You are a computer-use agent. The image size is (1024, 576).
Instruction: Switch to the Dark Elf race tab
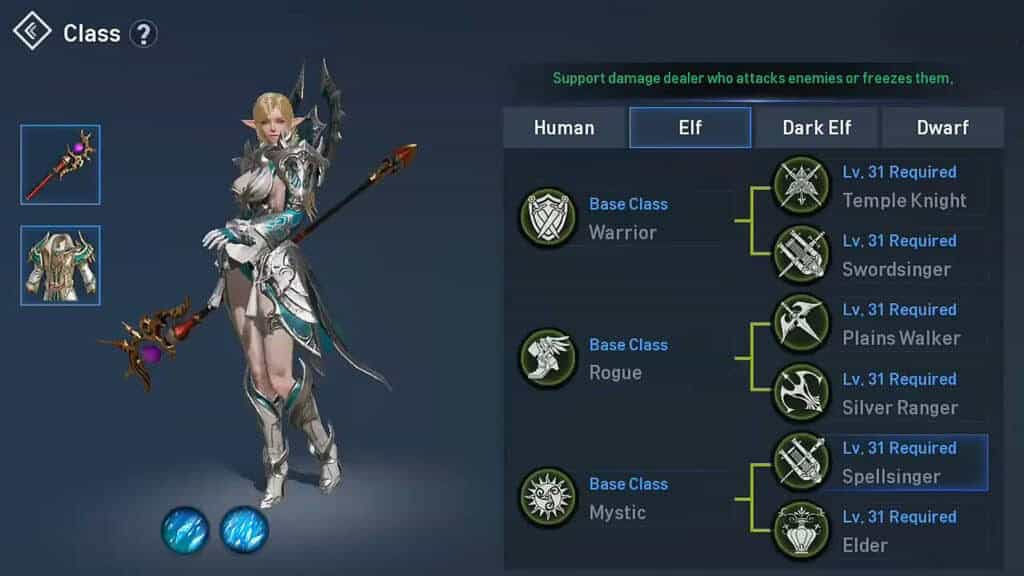817,128
